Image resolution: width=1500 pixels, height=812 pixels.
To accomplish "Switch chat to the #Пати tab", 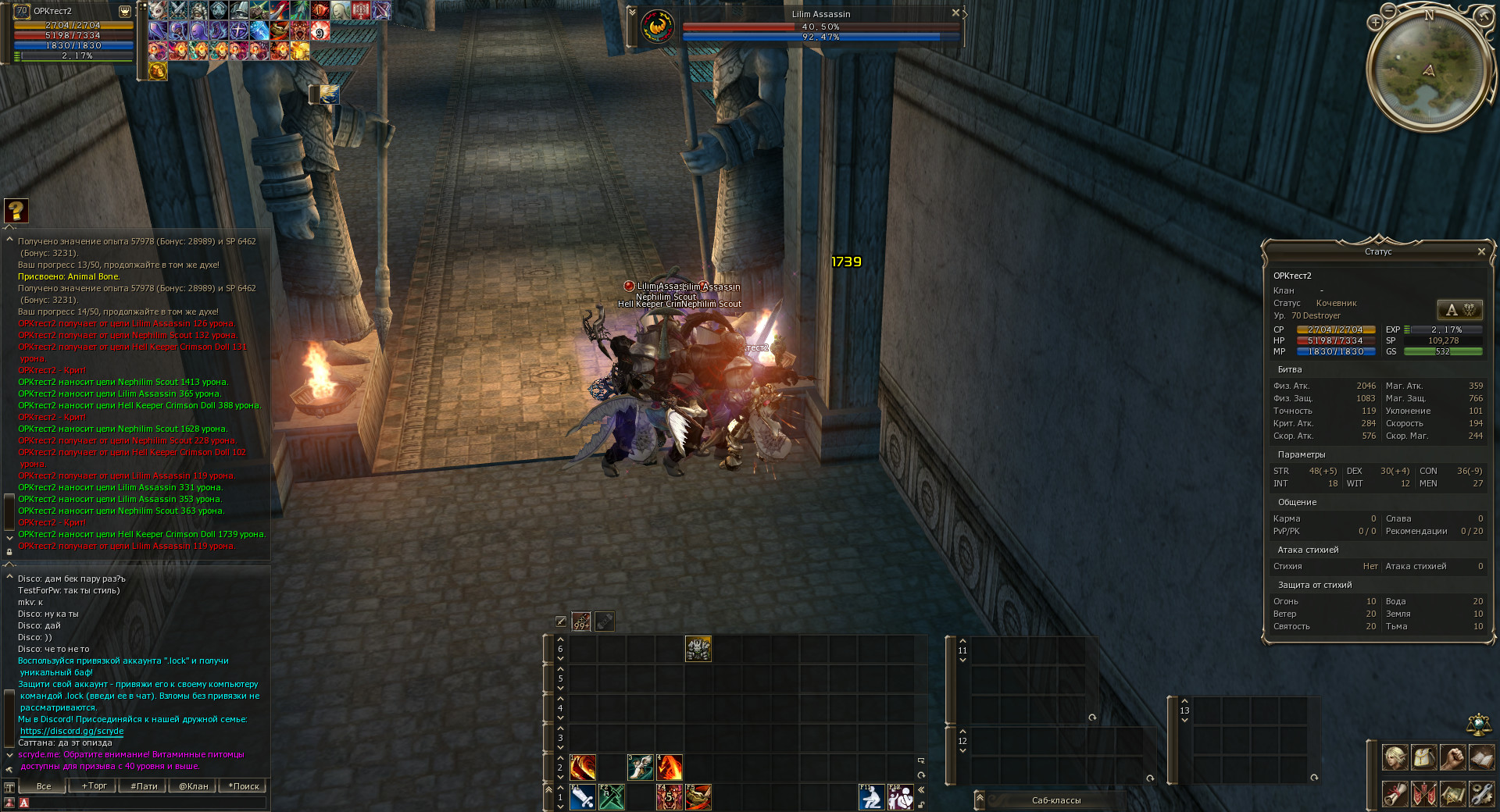I will (x=144, y=786).
